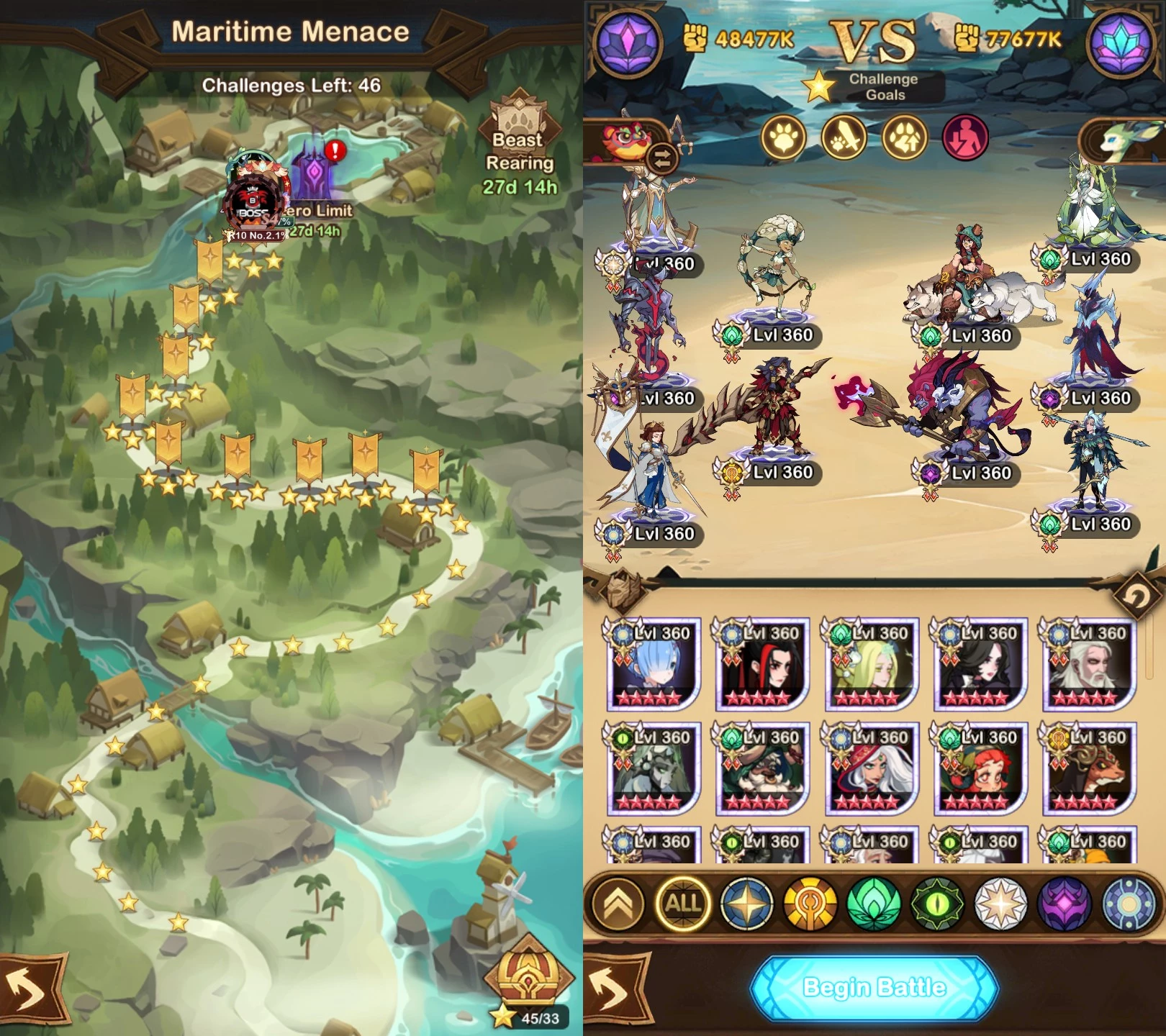Filter heroes with the ALL button

[x=683, y=904]
